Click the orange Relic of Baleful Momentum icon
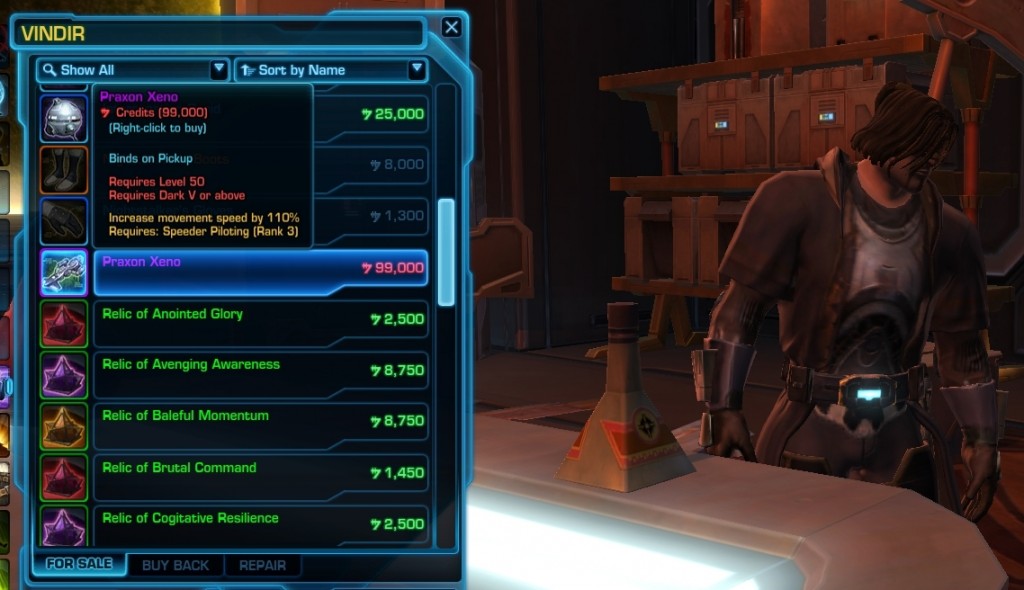 tap(64, 425)
